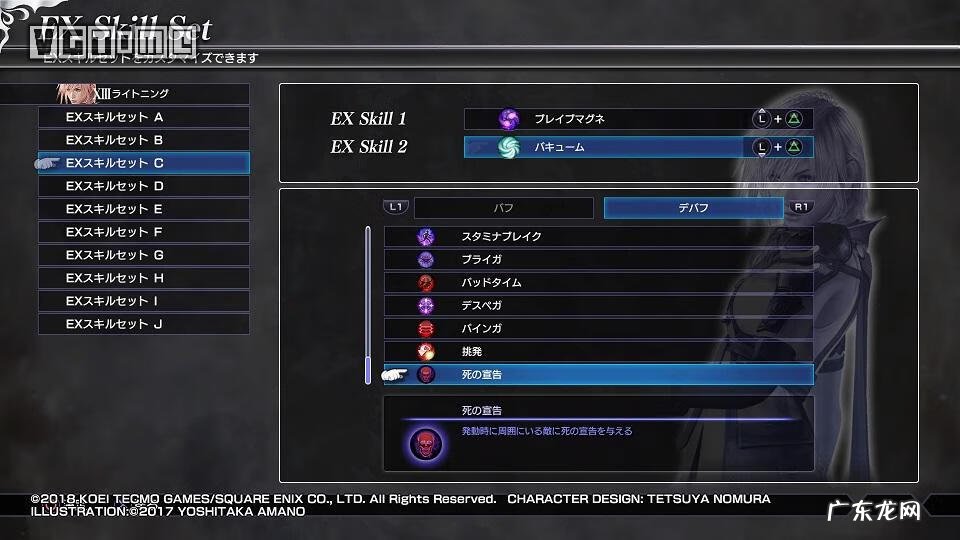This screenshot has width=960, height=540.
Task: Open EXスキルセット D
Action: click(x=143, y=186)
